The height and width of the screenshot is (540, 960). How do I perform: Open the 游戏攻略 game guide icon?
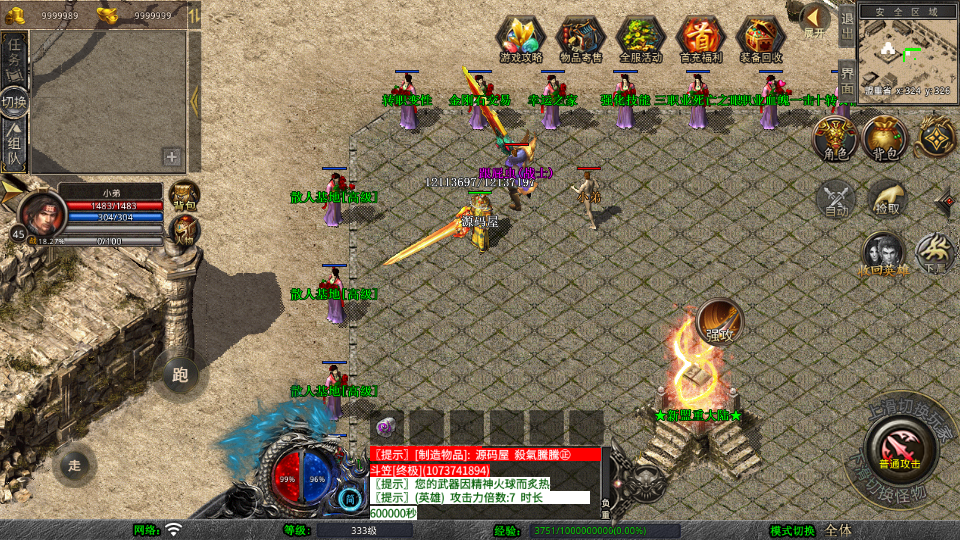pos(521,38)
